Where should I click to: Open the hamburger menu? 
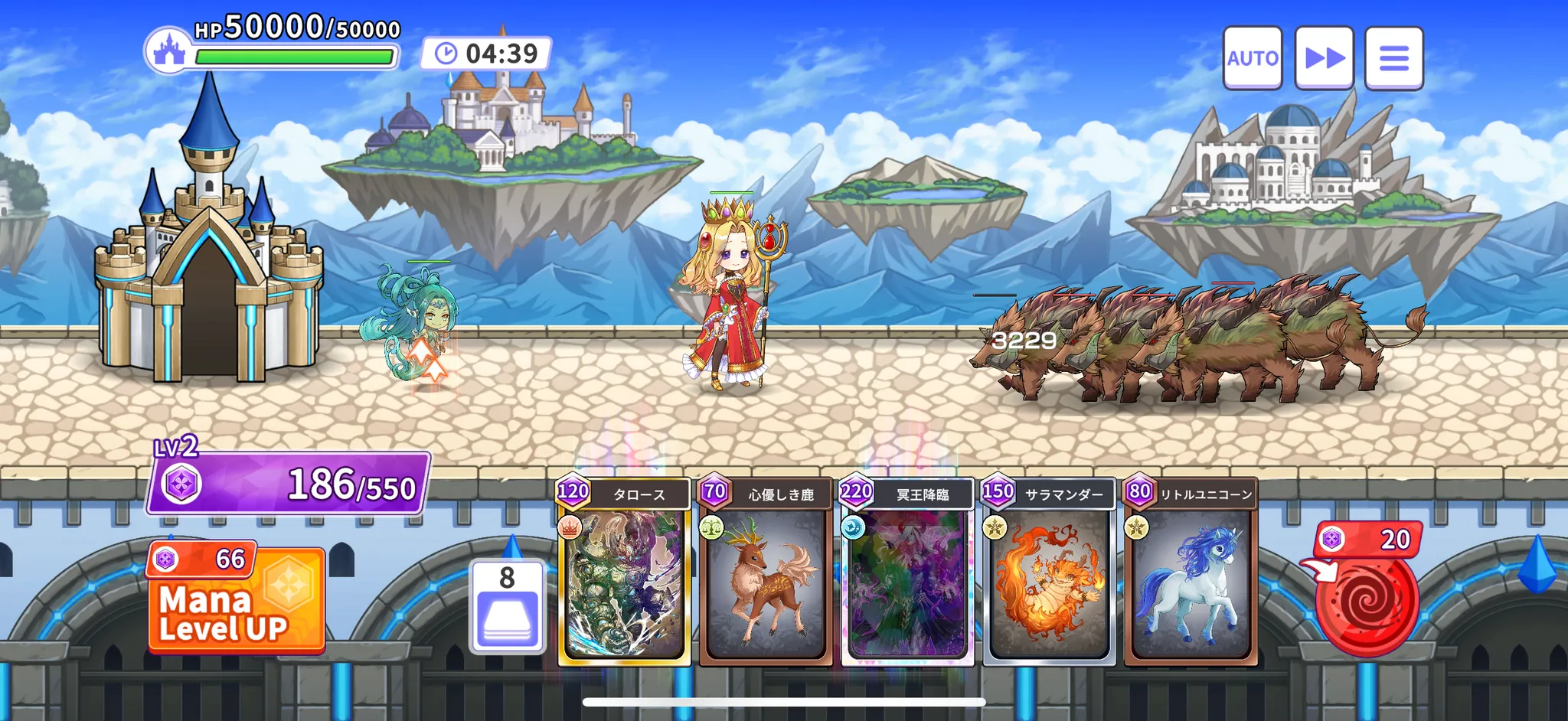pyautogui.click(x=1393, y=58)
